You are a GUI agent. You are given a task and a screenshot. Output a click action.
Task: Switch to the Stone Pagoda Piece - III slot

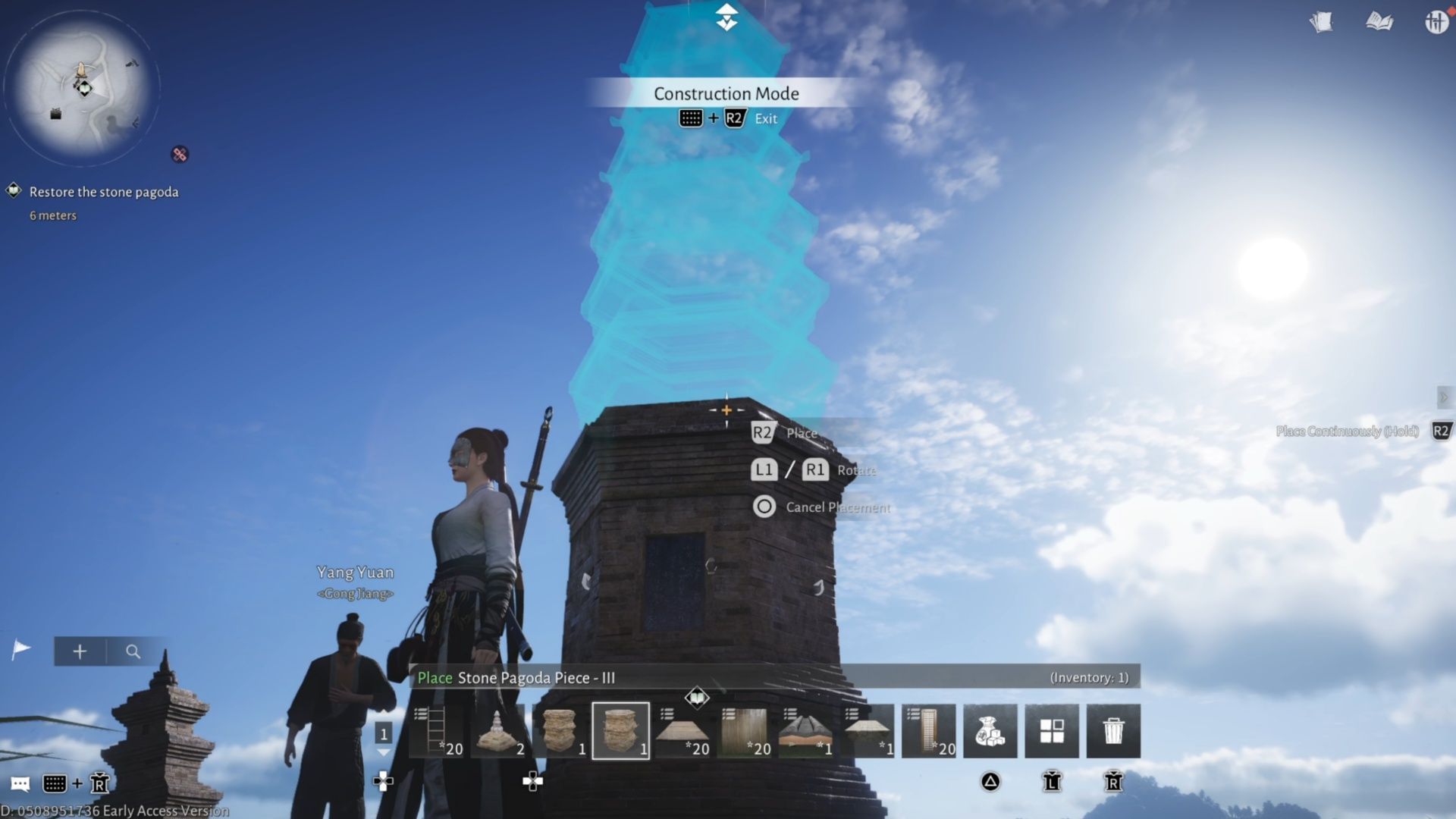tap(620, 730)
